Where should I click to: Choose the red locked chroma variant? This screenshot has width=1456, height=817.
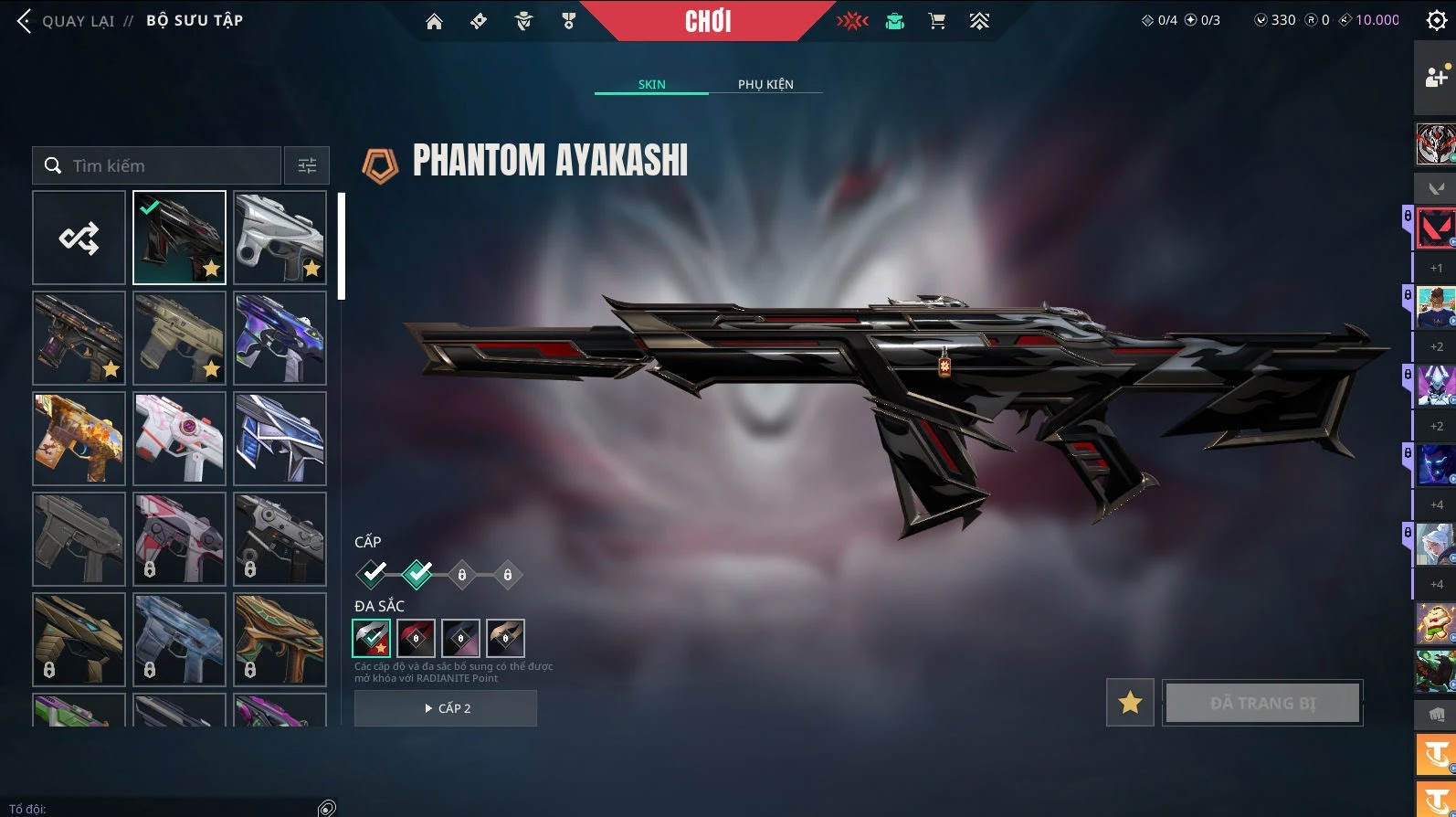(416, 638)
